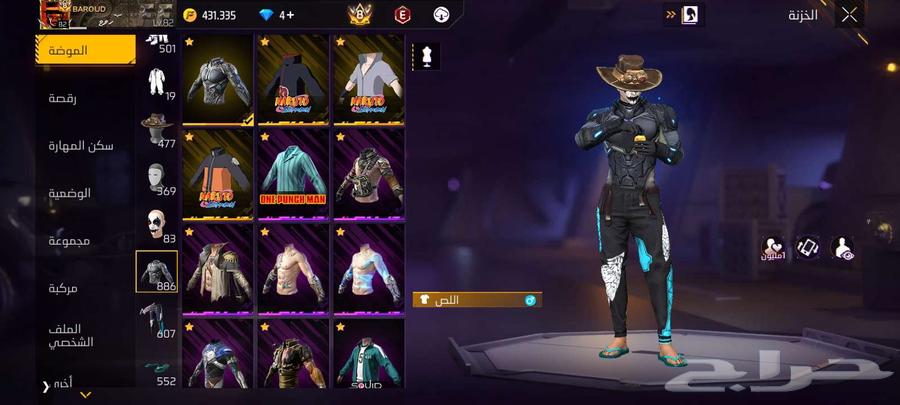
Task: Open the pants category with 607 items
Action: point(157,320)
